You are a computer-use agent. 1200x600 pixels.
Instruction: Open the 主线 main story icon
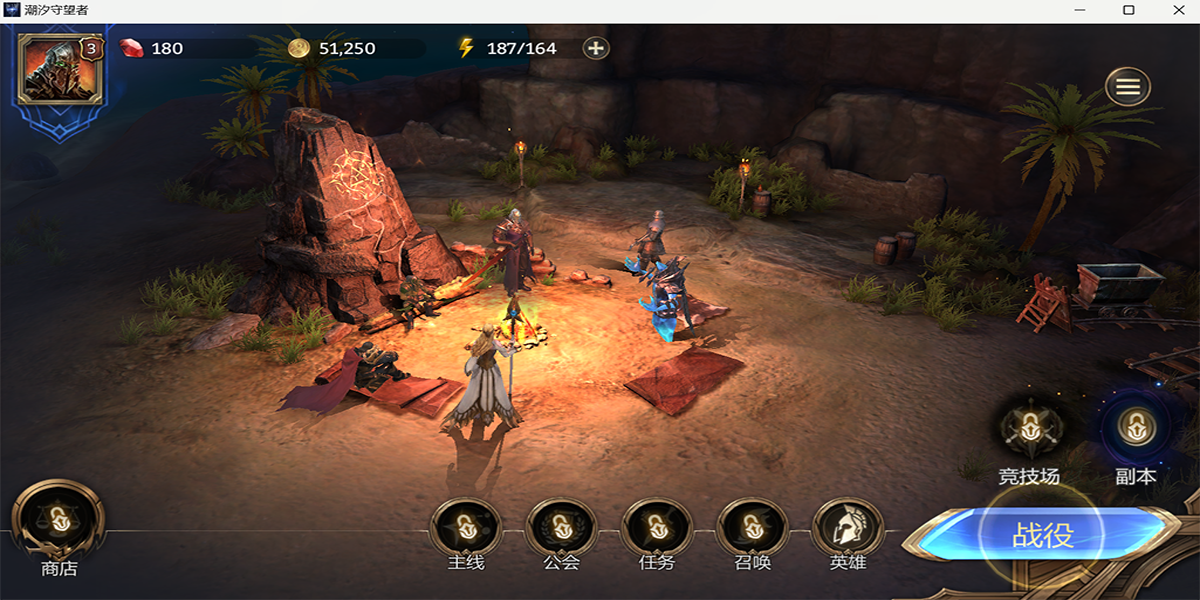(x=466, y=528)
